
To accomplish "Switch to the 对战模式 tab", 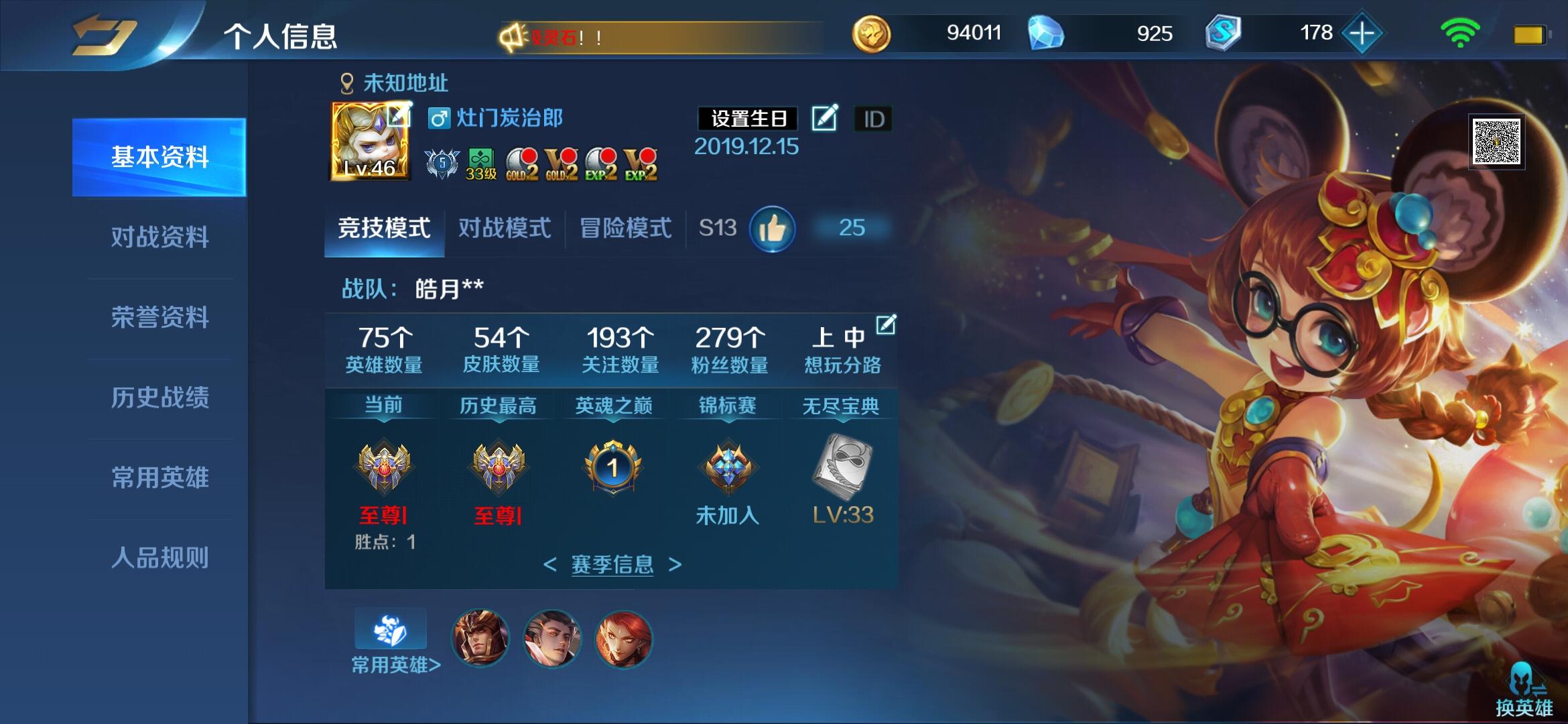I will coord(504,228).
